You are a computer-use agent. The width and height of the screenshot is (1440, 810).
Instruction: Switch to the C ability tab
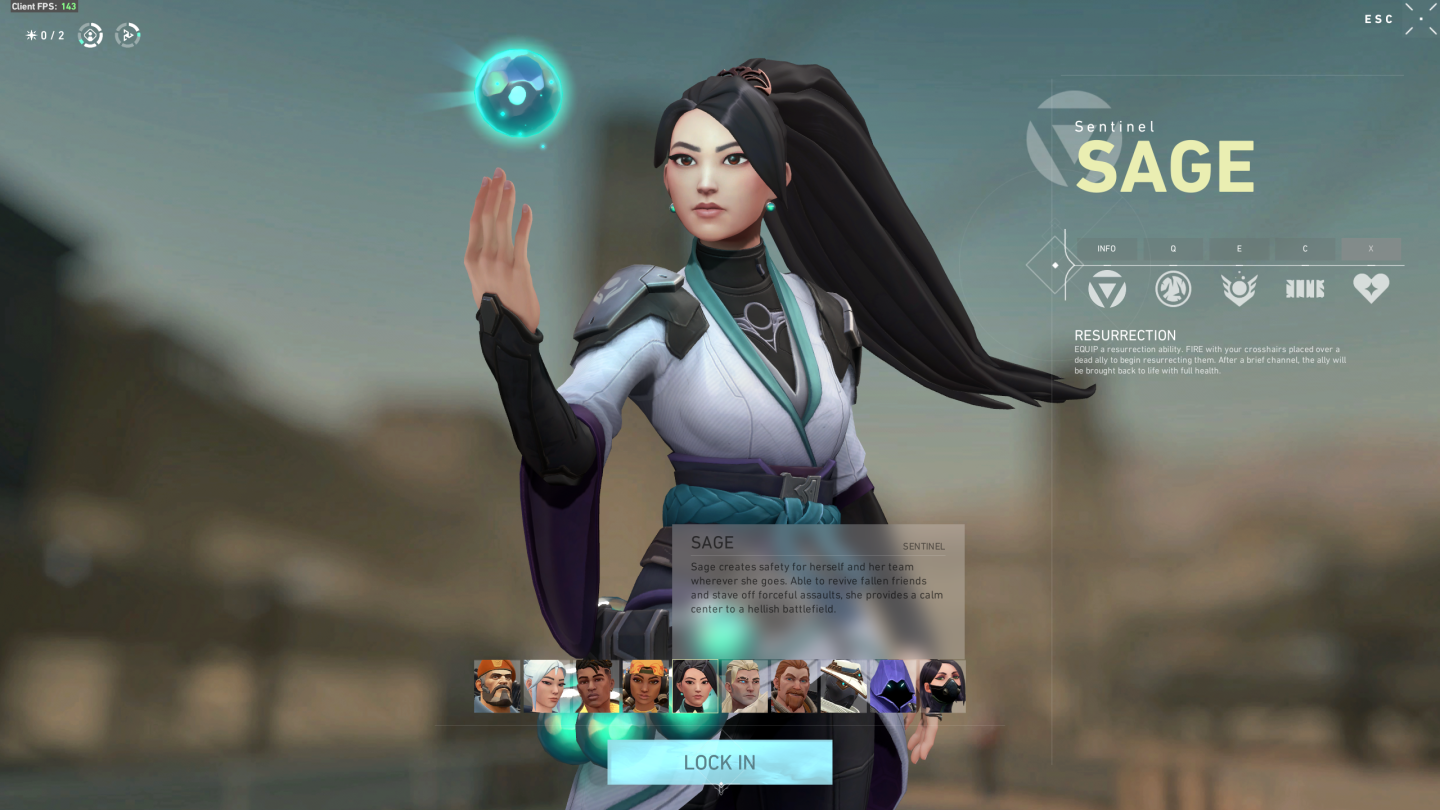(x=1305, y=249)
